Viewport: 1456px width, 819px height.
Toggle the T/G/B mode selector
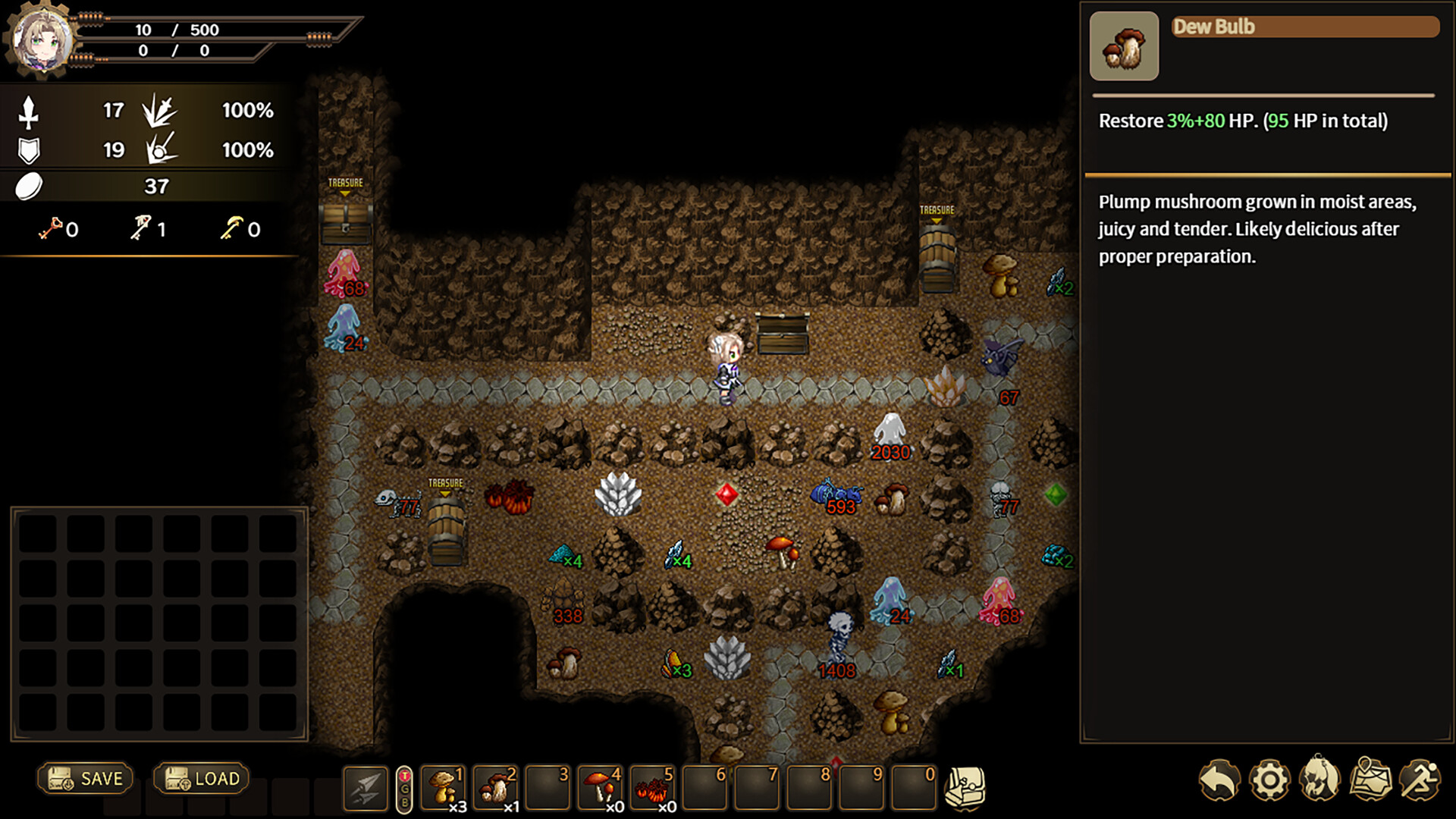[x=404, y=789]
